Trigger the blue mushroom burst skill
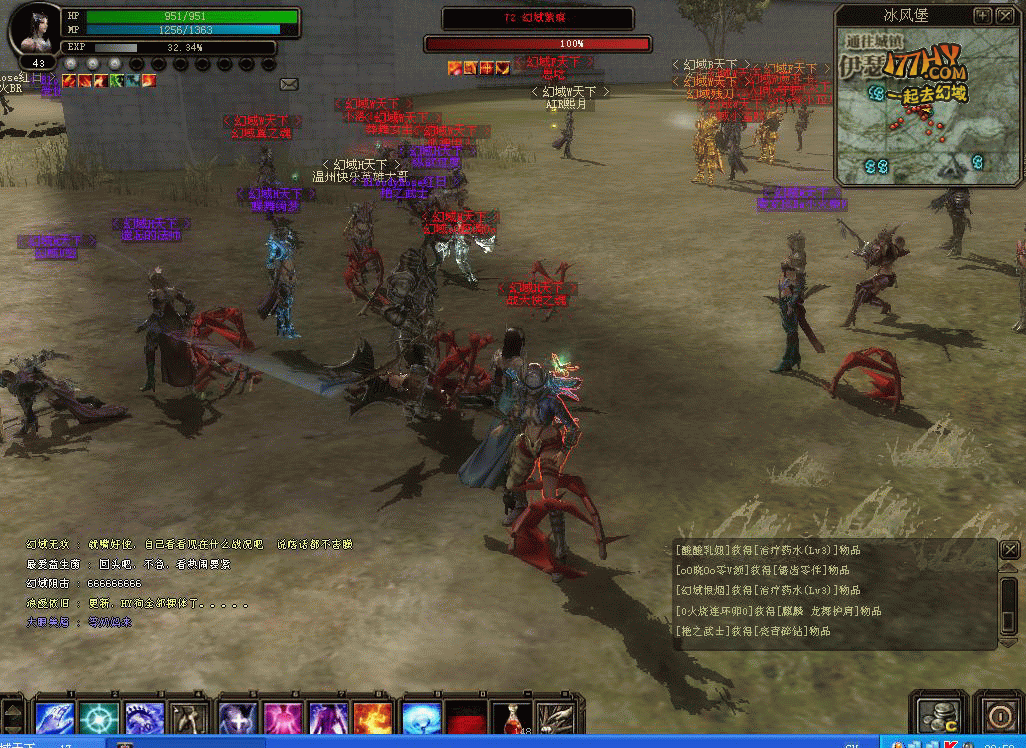1026x748 pixels. coord(420,717)
